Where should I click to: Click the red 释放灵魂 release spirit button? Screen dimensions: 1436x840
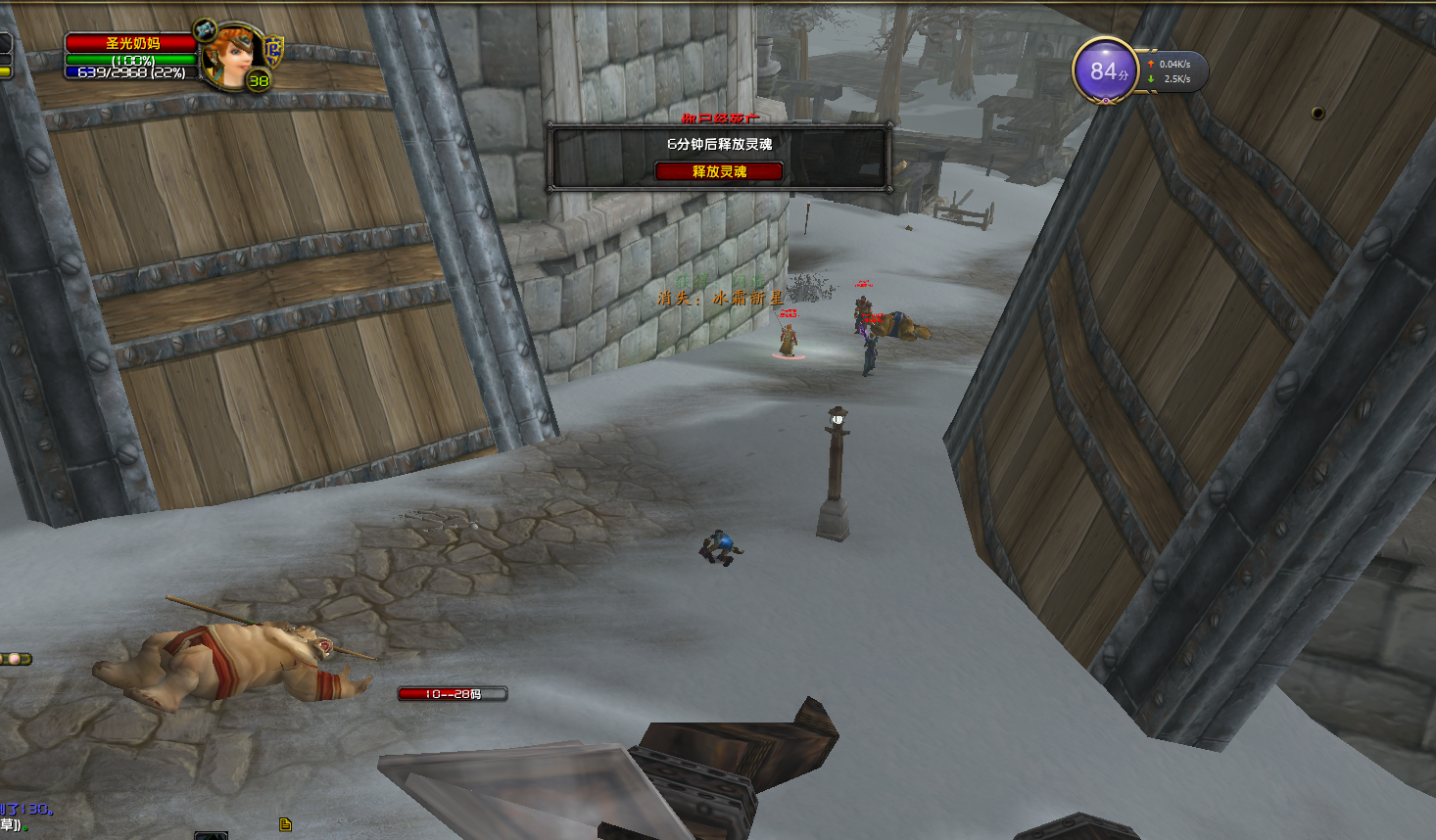click(x=719, y=171)
